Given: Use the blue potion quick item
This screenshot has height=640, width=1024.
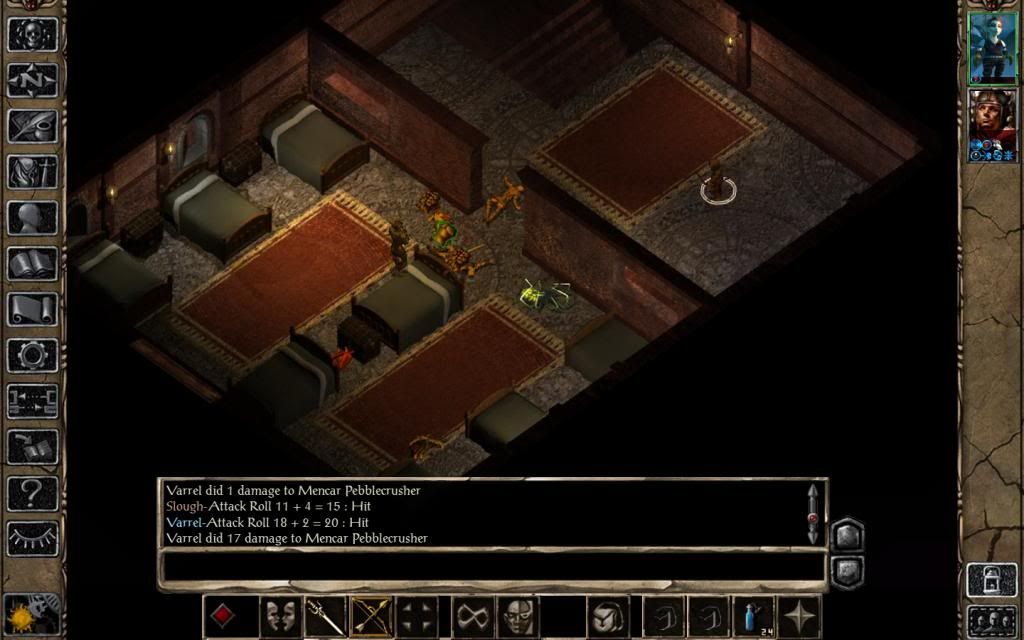Looking at the screenshot, I should click(x=754, y=615).
